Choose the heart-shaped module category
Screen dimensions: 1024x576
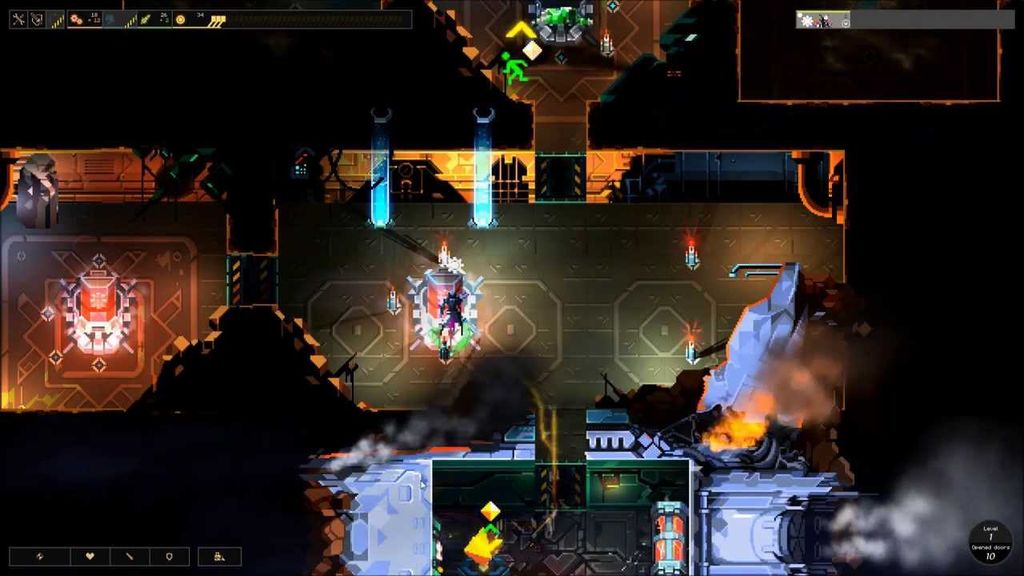pos(89,556)
